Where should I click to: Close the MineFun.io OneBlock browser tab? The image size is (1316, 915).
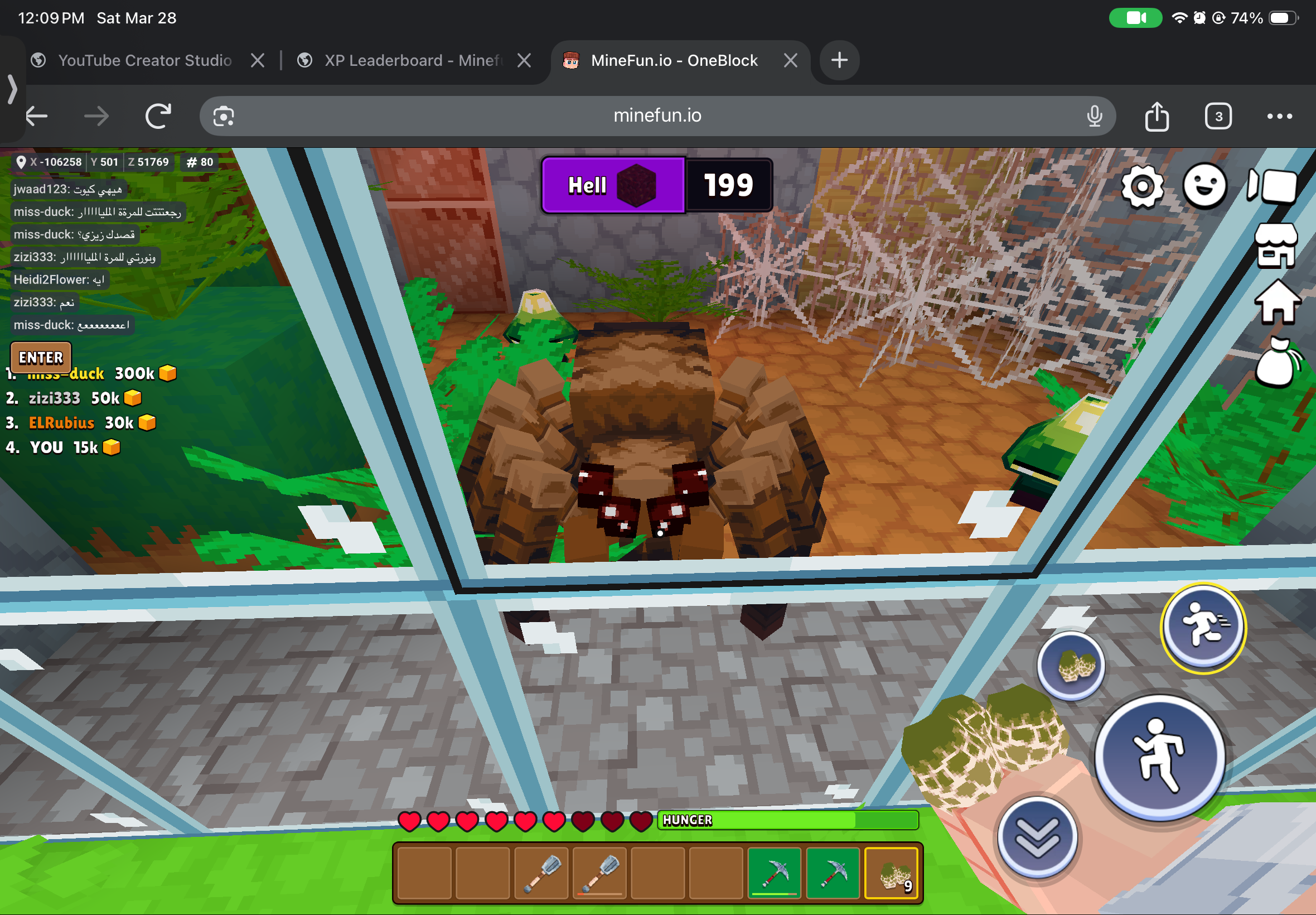point(791,60)
